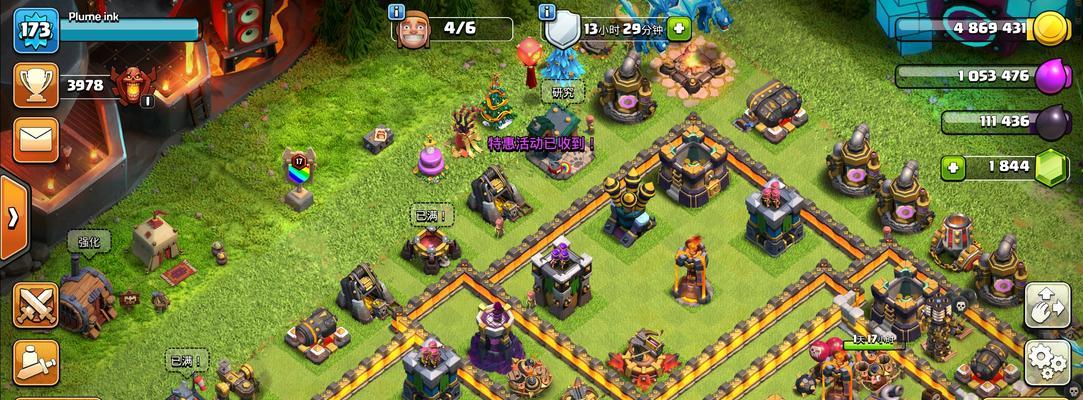The width and height of the screenshot is (1083, 400).
Task: Open the mail inbox envelope button
Action: [36, 138]
